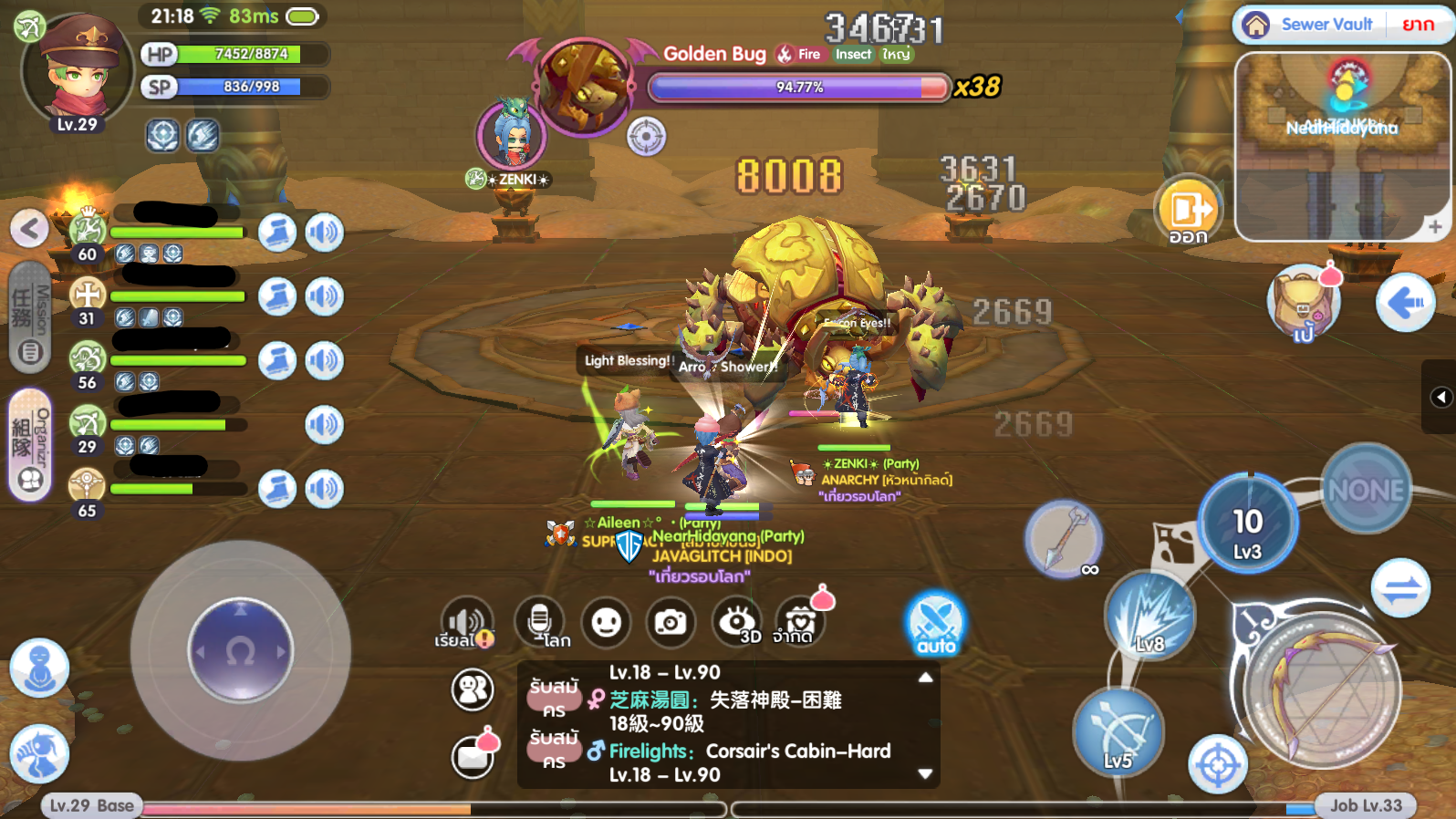Open the friends list icon
The width and height of the screenshot is (1456, 819).
click(x=471, y=691)
